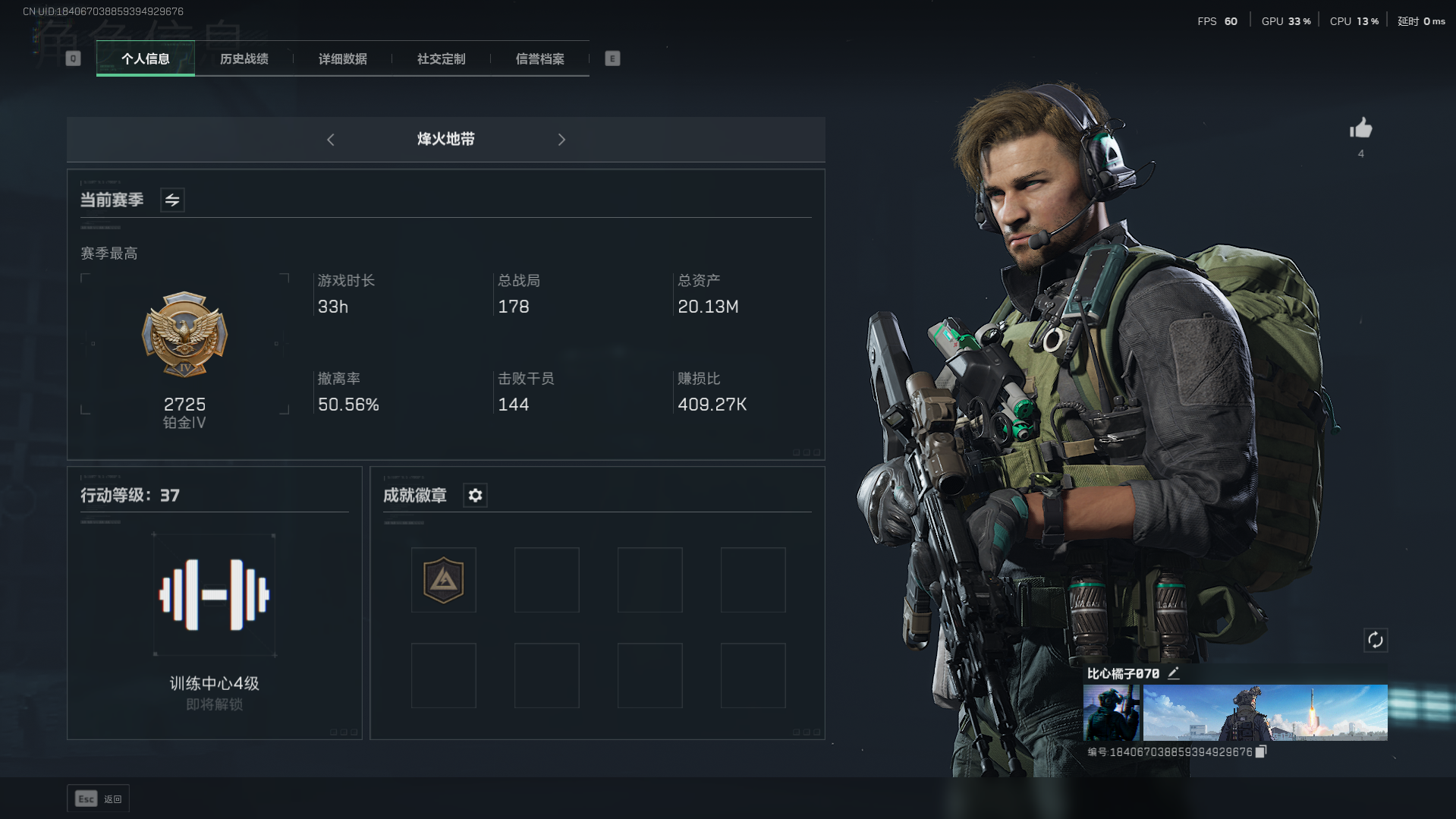Click the rotate character refresh icon
The height and width of the screenshot is (819, 1456).
tap(1375, 641)
